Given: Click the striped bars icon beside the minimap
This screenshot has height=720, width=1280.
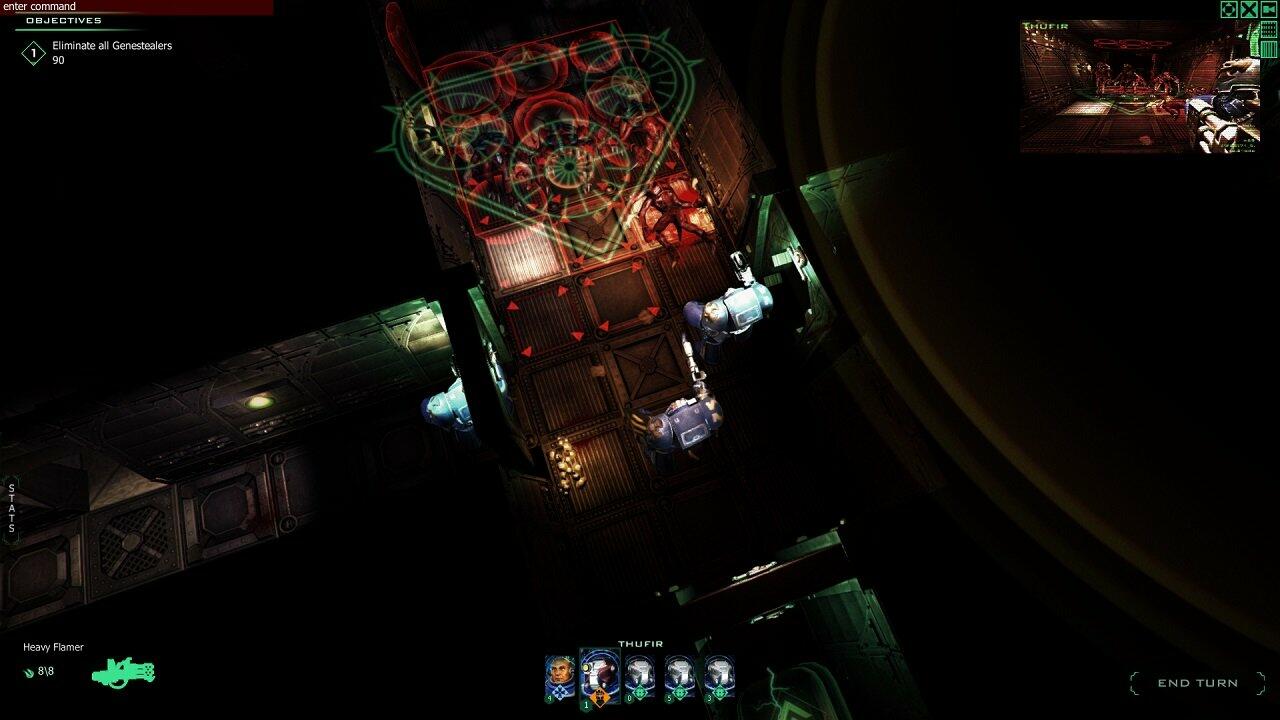Looking at the screenshot, I should coord(1267,49).
